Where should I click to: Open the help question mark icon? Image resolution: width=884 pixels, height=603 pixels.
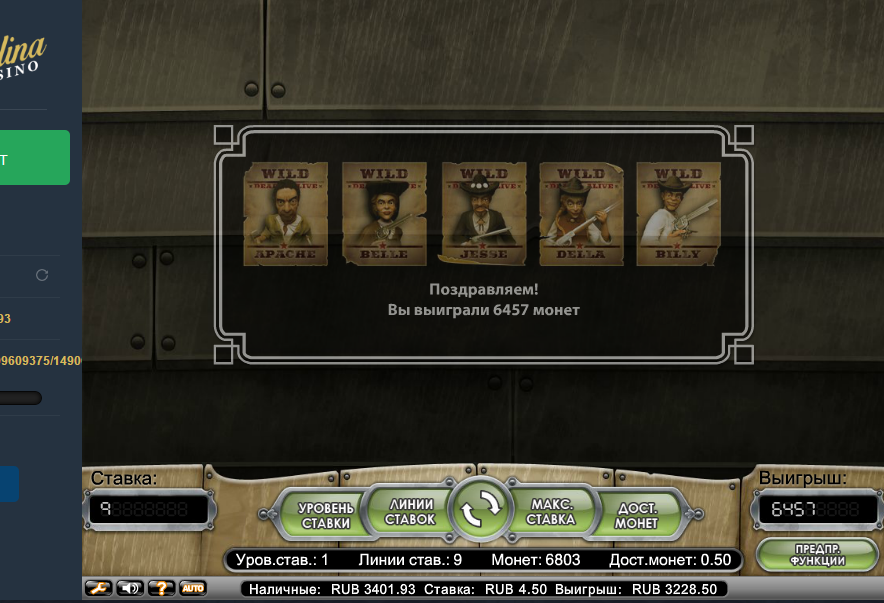161,588
